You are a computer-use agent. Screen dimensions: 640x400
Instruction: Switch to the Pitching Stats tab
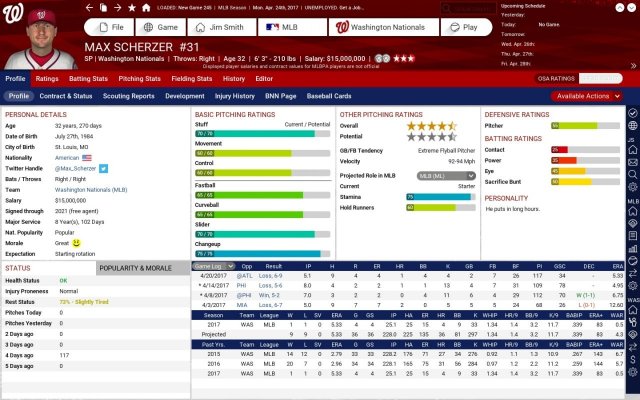(139, 78)
